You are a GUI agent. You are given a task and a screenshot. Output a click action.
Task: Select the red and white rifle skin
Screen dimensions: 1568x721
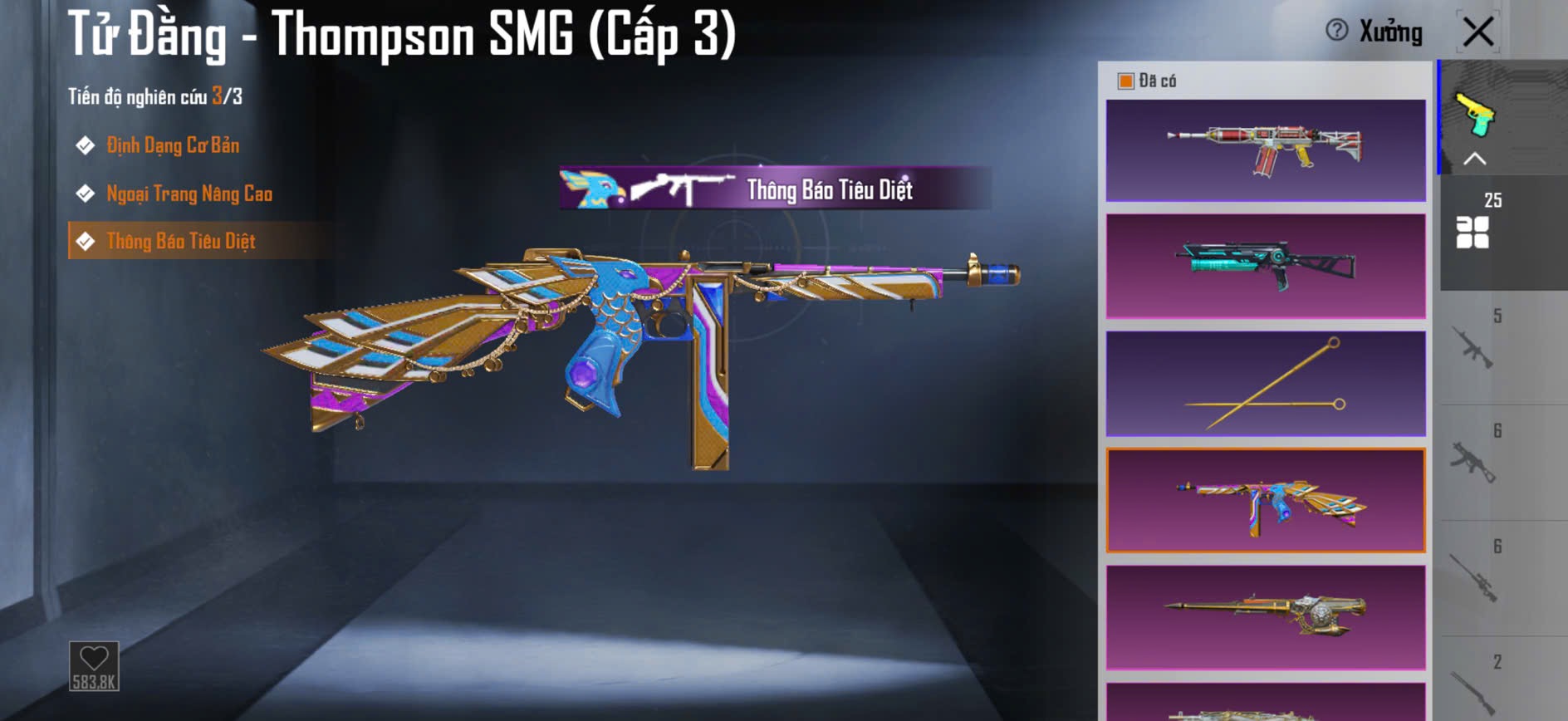[1266, 150]
